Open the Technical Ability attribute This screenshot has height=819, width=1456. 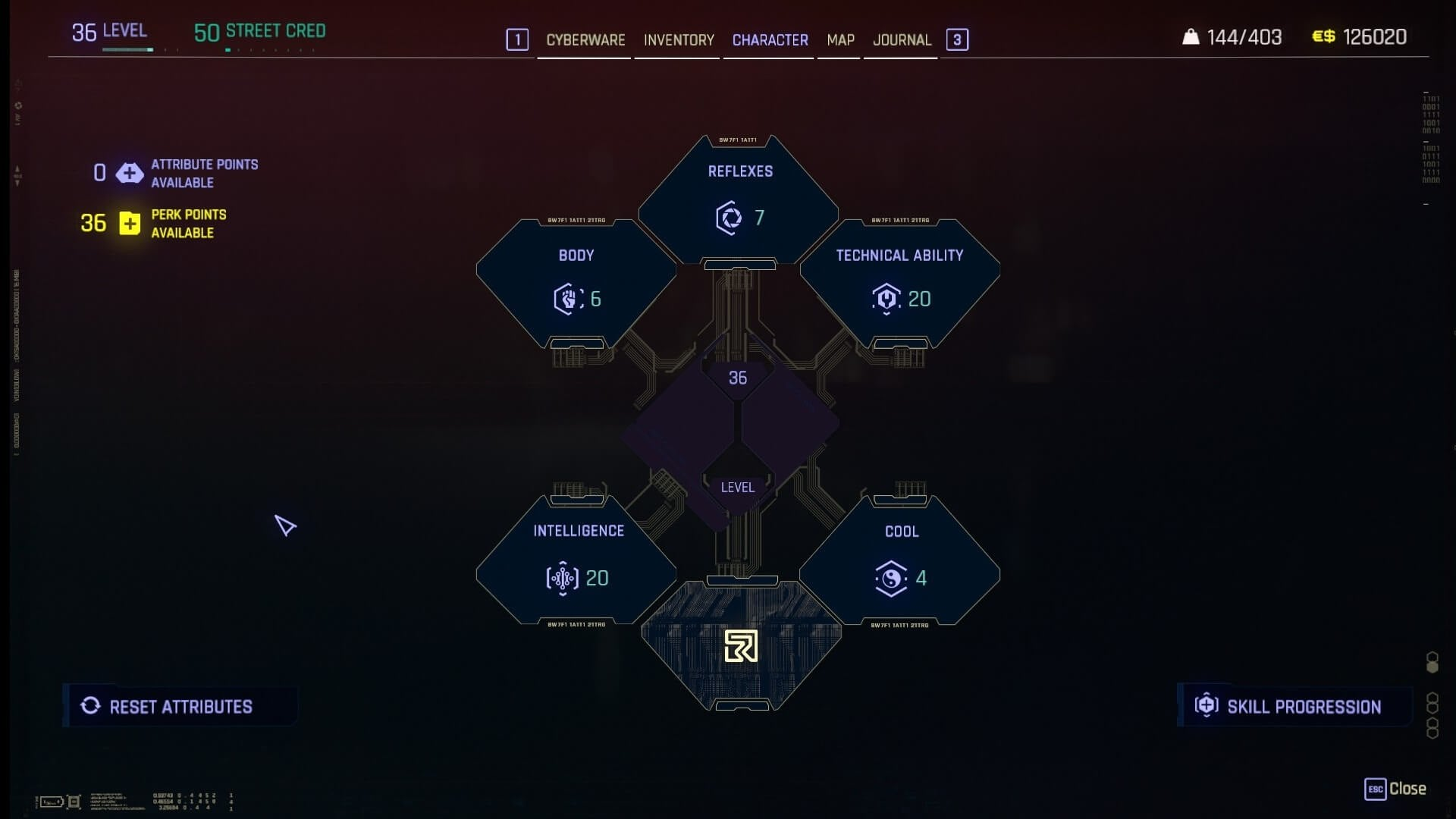tap(900, 282)
